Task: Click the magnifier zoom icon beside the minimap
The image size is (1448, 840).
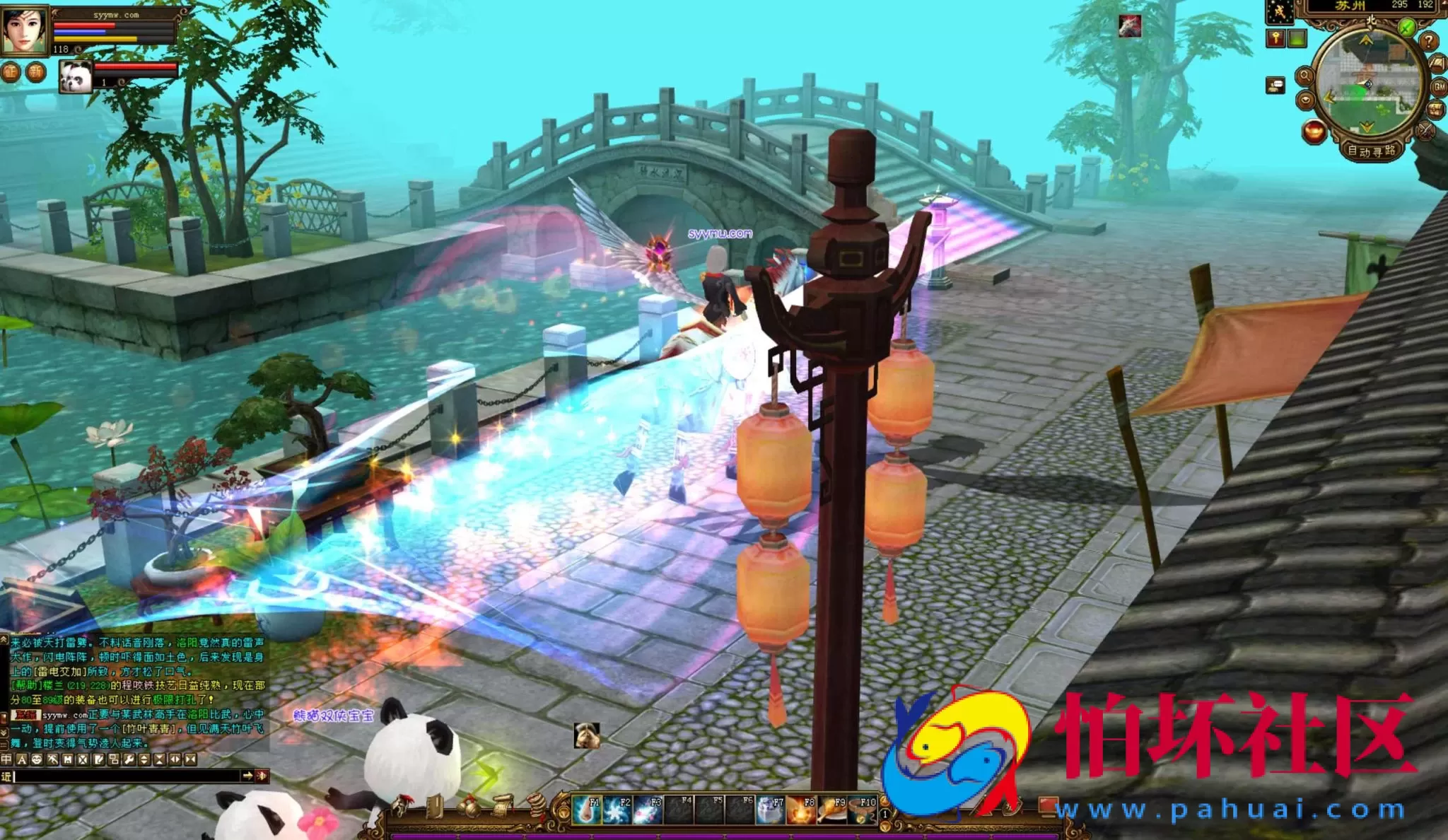Action: tap(1305, 76)
